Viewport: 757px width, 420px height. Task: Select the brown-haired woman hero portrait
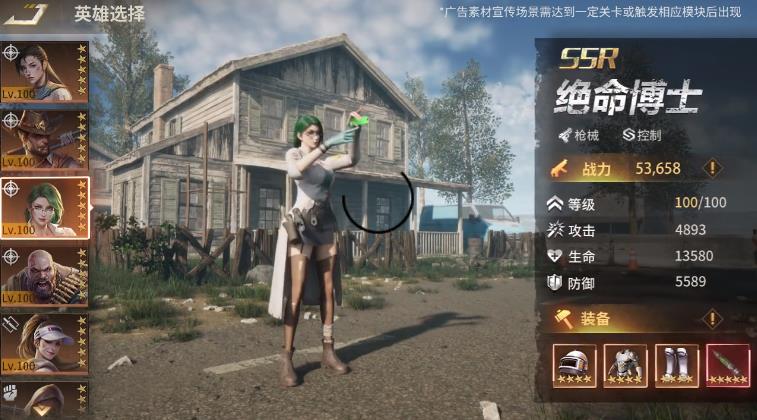pos(47,71)
